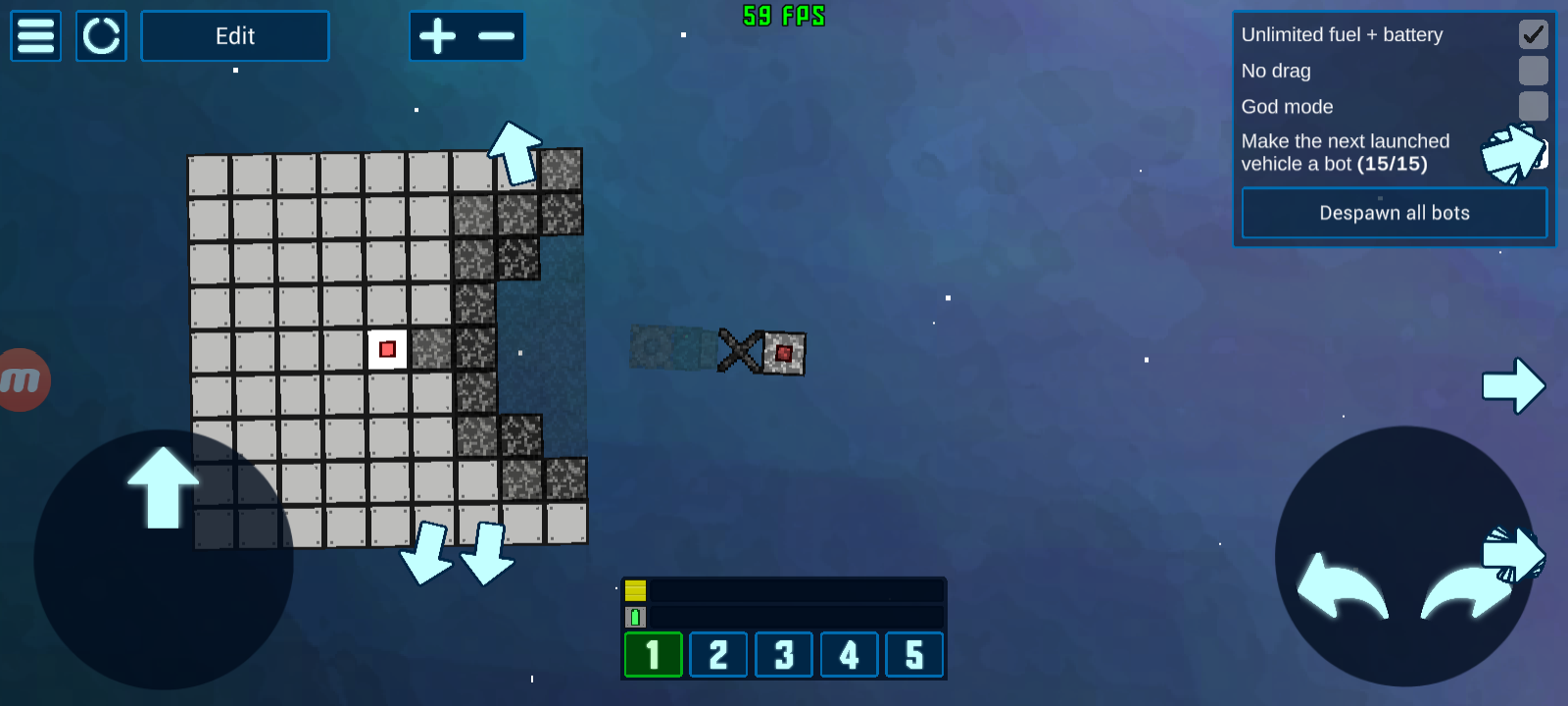The height and width of the screenshot is (706, 1568).
Task: Select action group 3
Action: (x=784, y=655)
